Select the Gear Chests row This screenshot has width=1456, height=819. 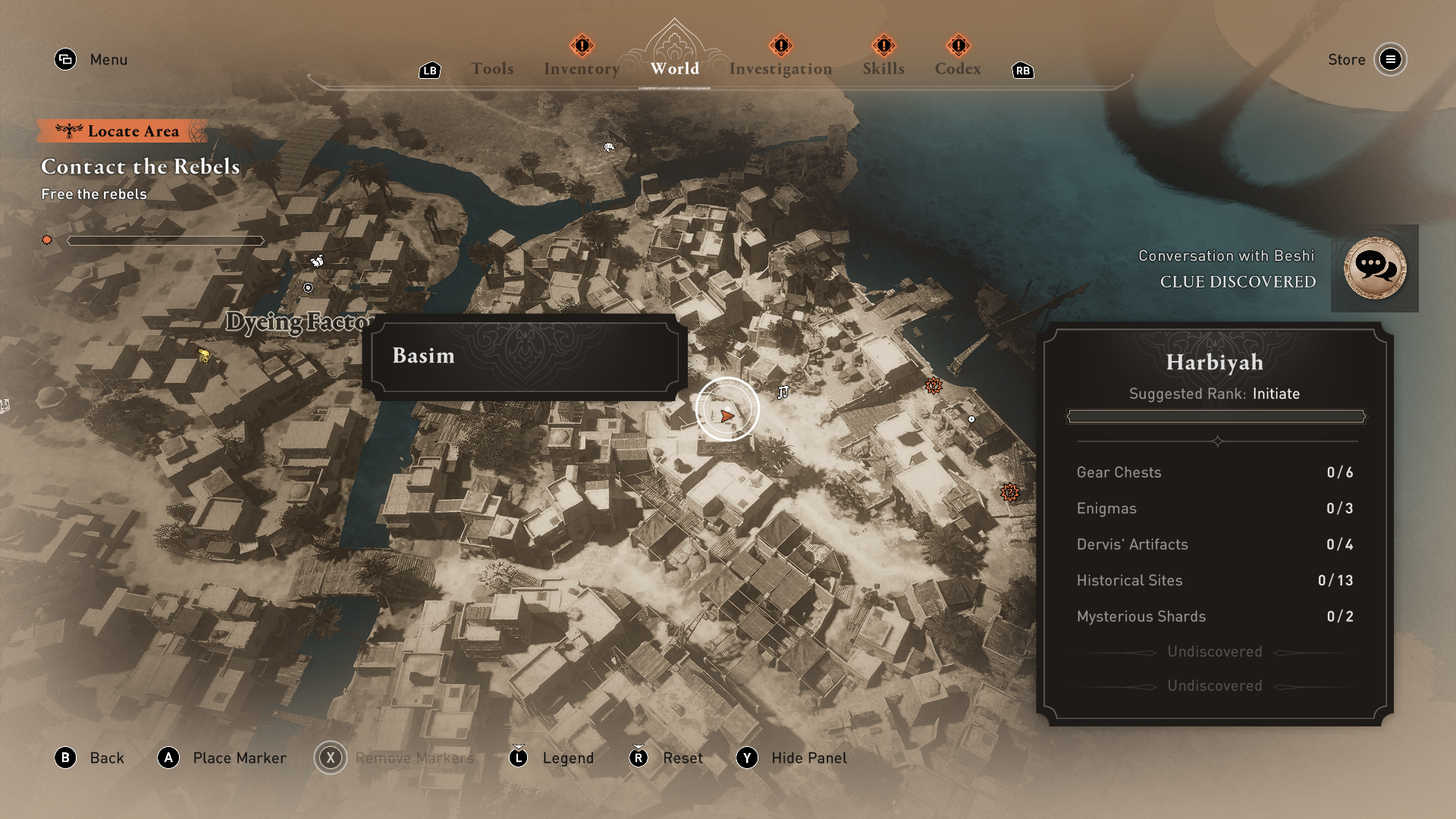click(1214, 472)
